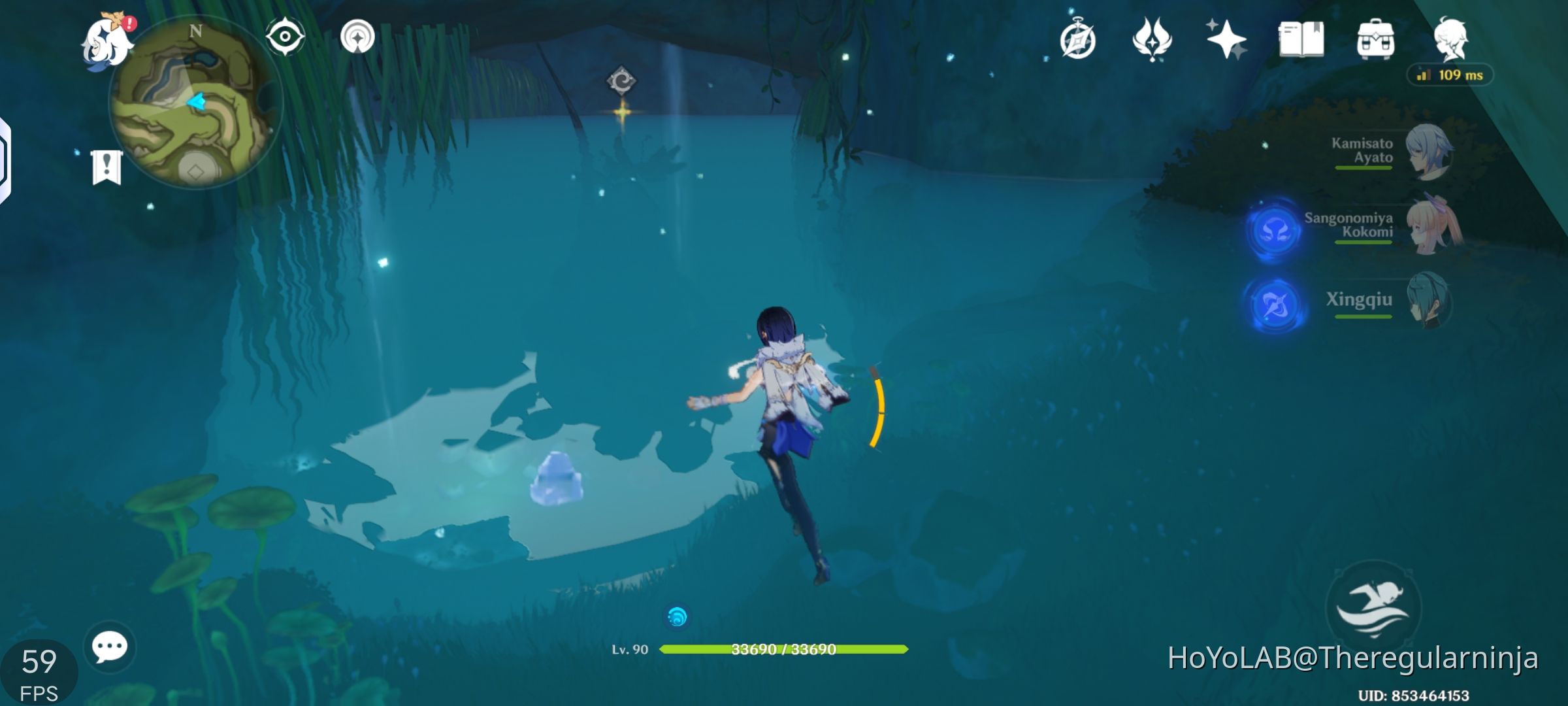Screen dimensions: 1568x706
Task: Open the in-game chat bubble
Action: (x=110, y=647)
